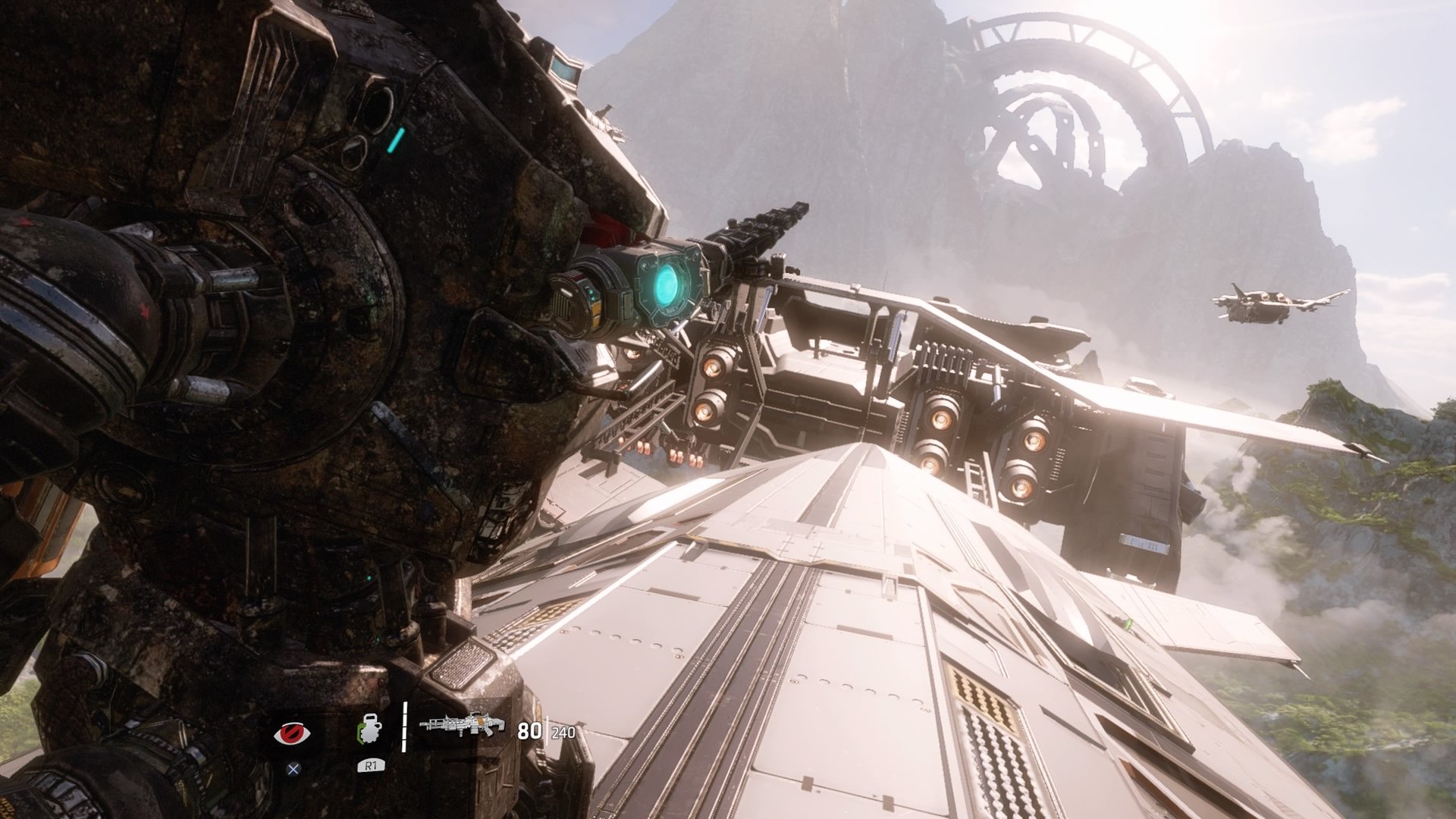Toggle cloak via the crossed-out eye indicator

(292, 732)
